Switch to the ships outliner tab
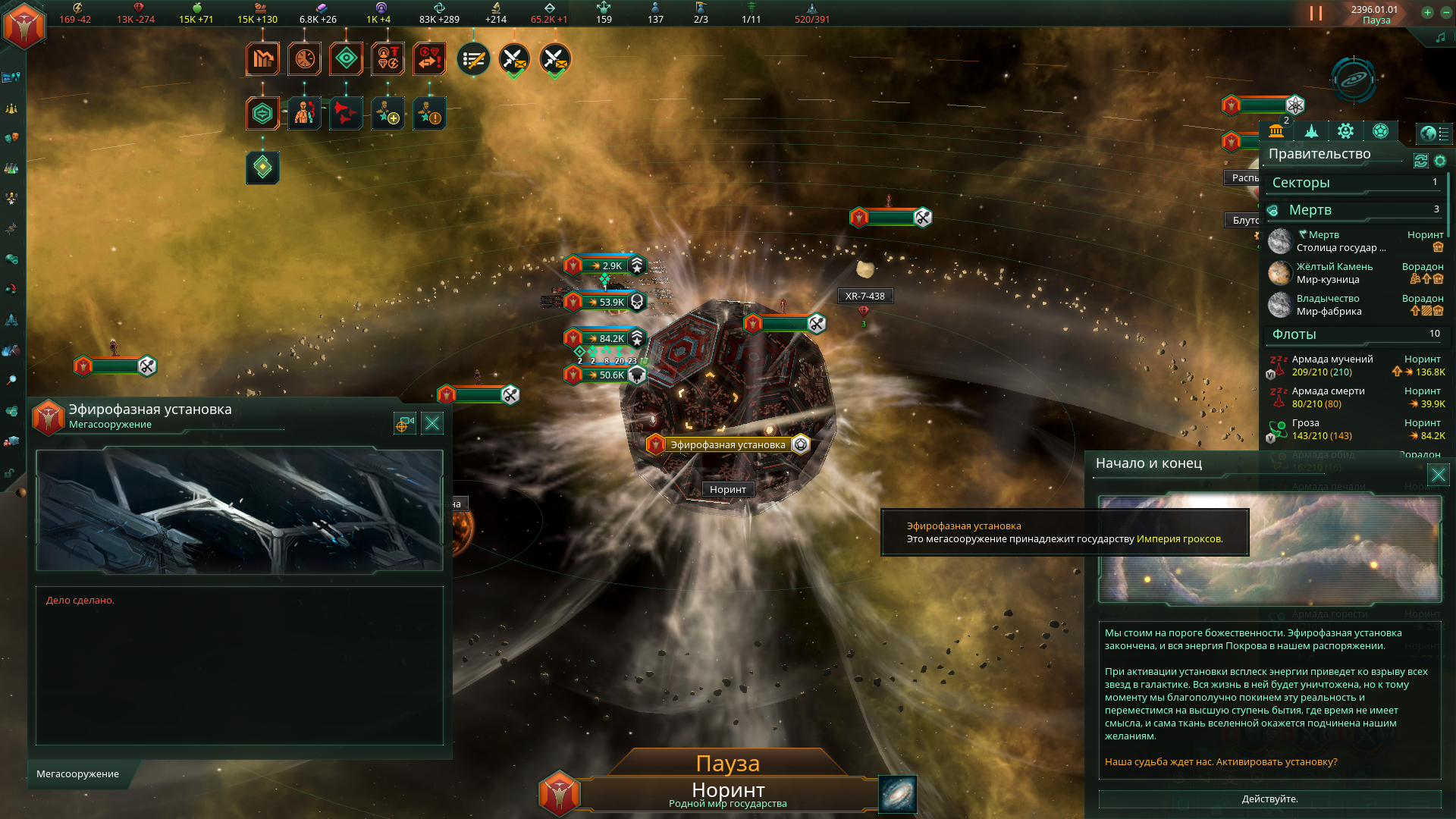 point(1311,131)
